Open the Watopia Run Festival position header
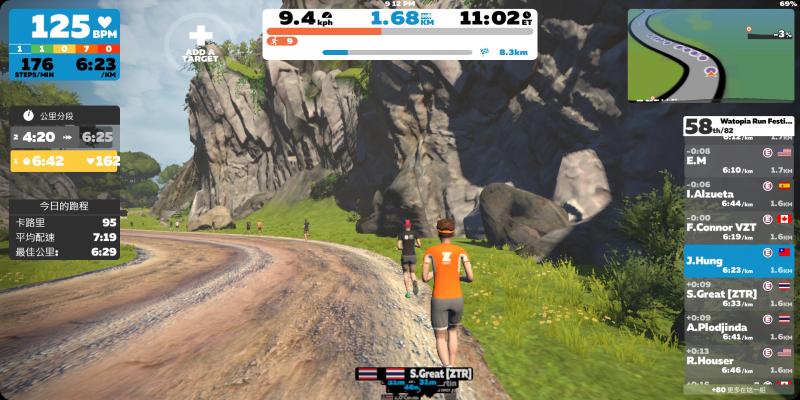This screenshot has height=400, width=800. [738, 126]
